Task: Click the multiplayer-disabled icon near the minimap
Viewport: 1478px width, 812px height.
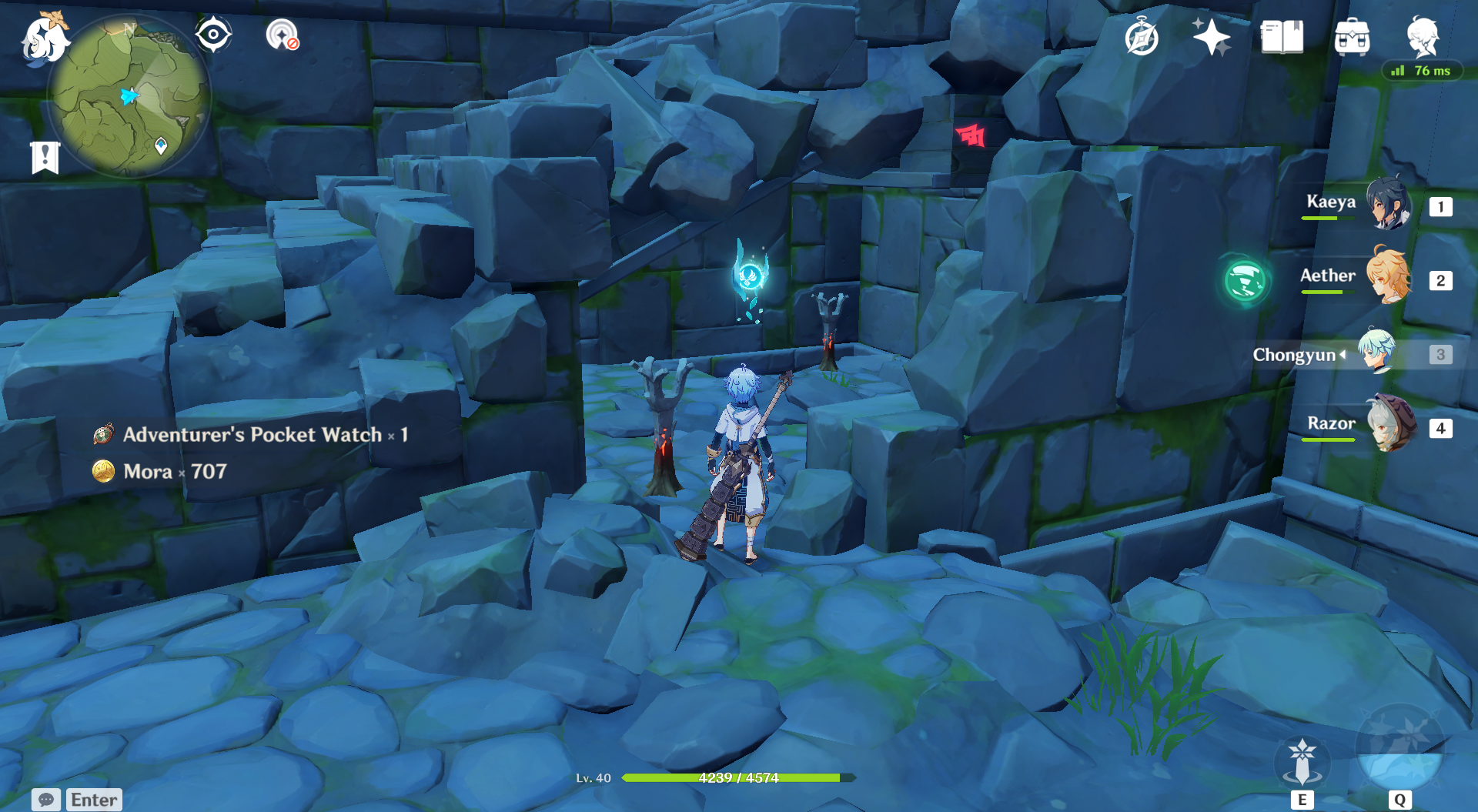Action: 282,35
